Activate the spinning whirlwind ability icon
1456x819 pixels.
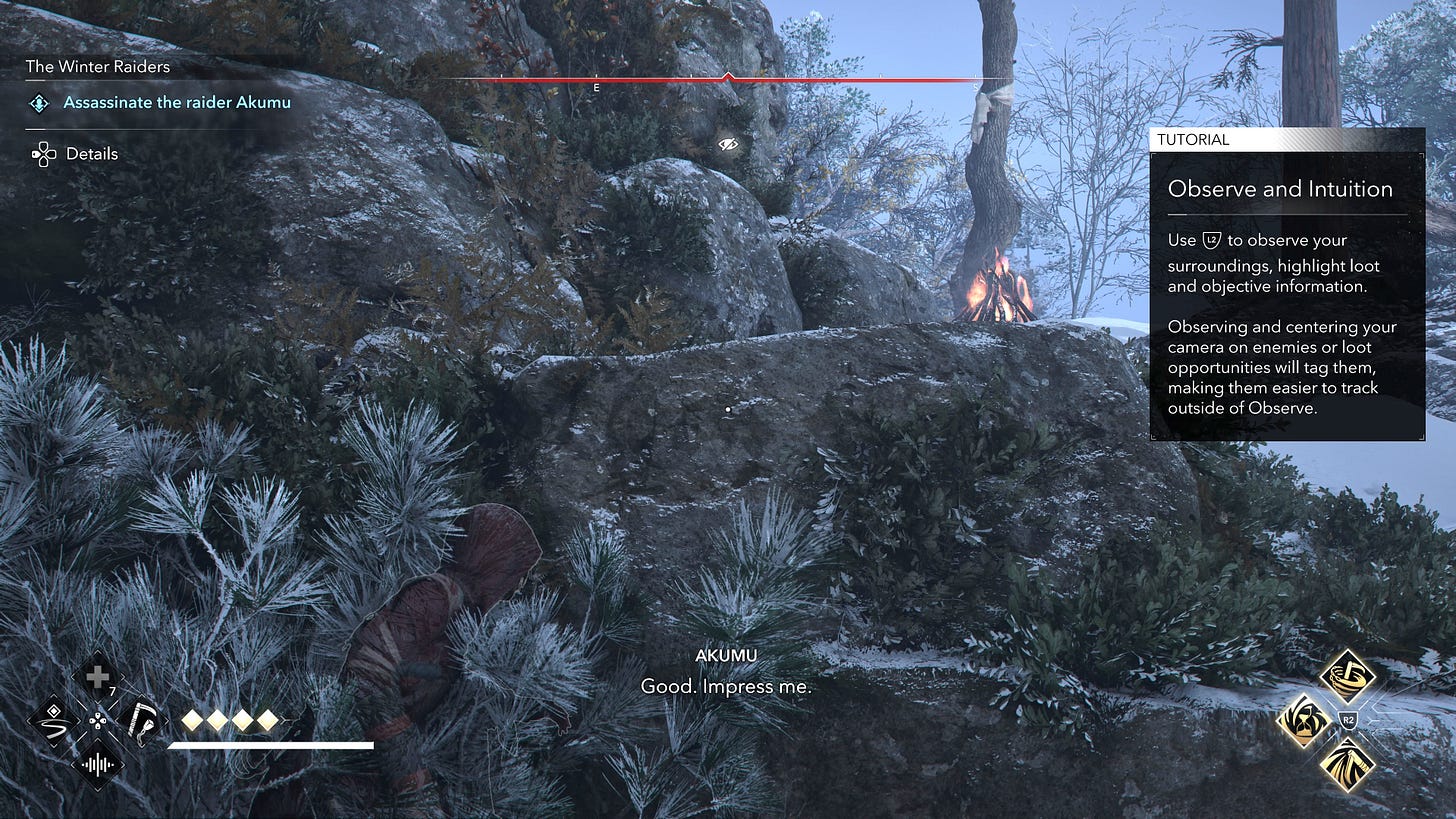(1346, 677)
